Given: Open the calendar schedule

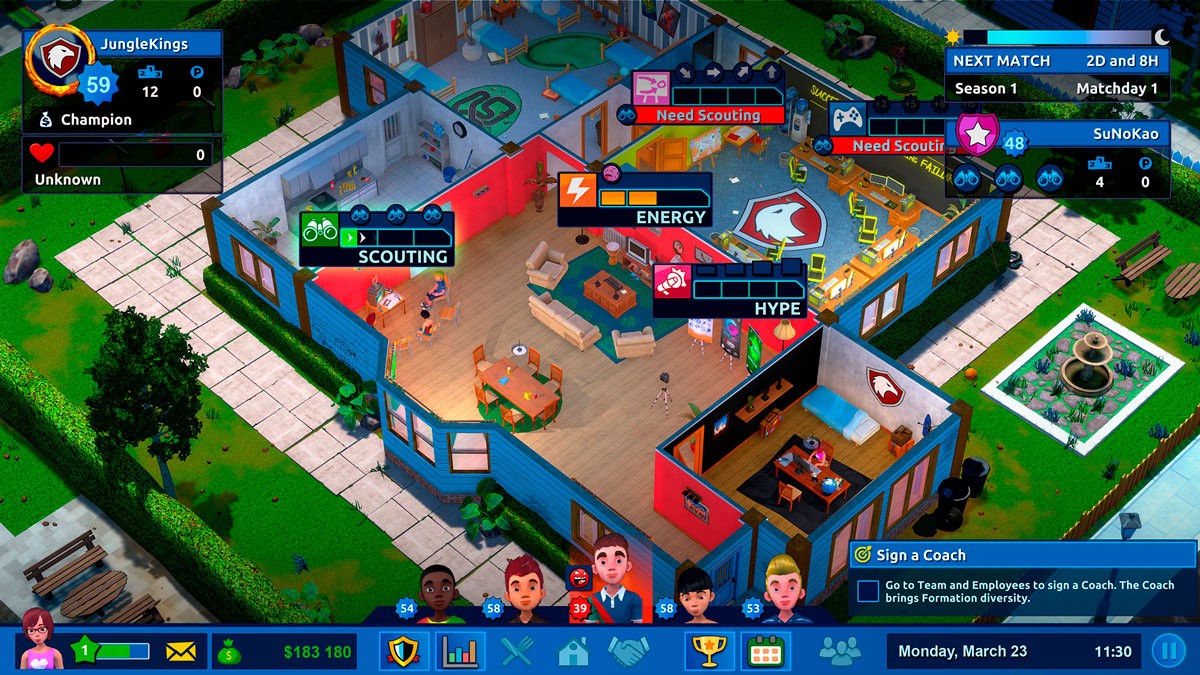Looking at the screenshot, I should tap(765, 652).
